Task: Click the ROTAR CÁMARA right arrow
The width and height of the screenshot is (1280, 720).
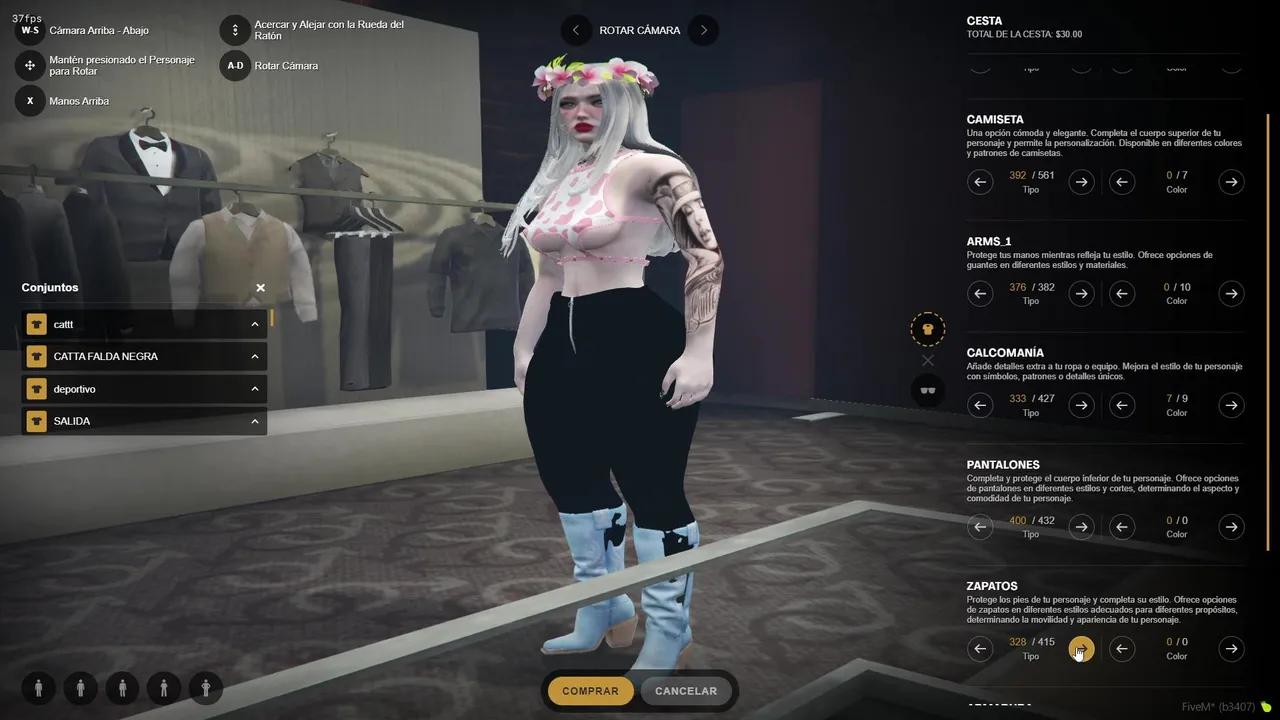Action: (703, 30)
